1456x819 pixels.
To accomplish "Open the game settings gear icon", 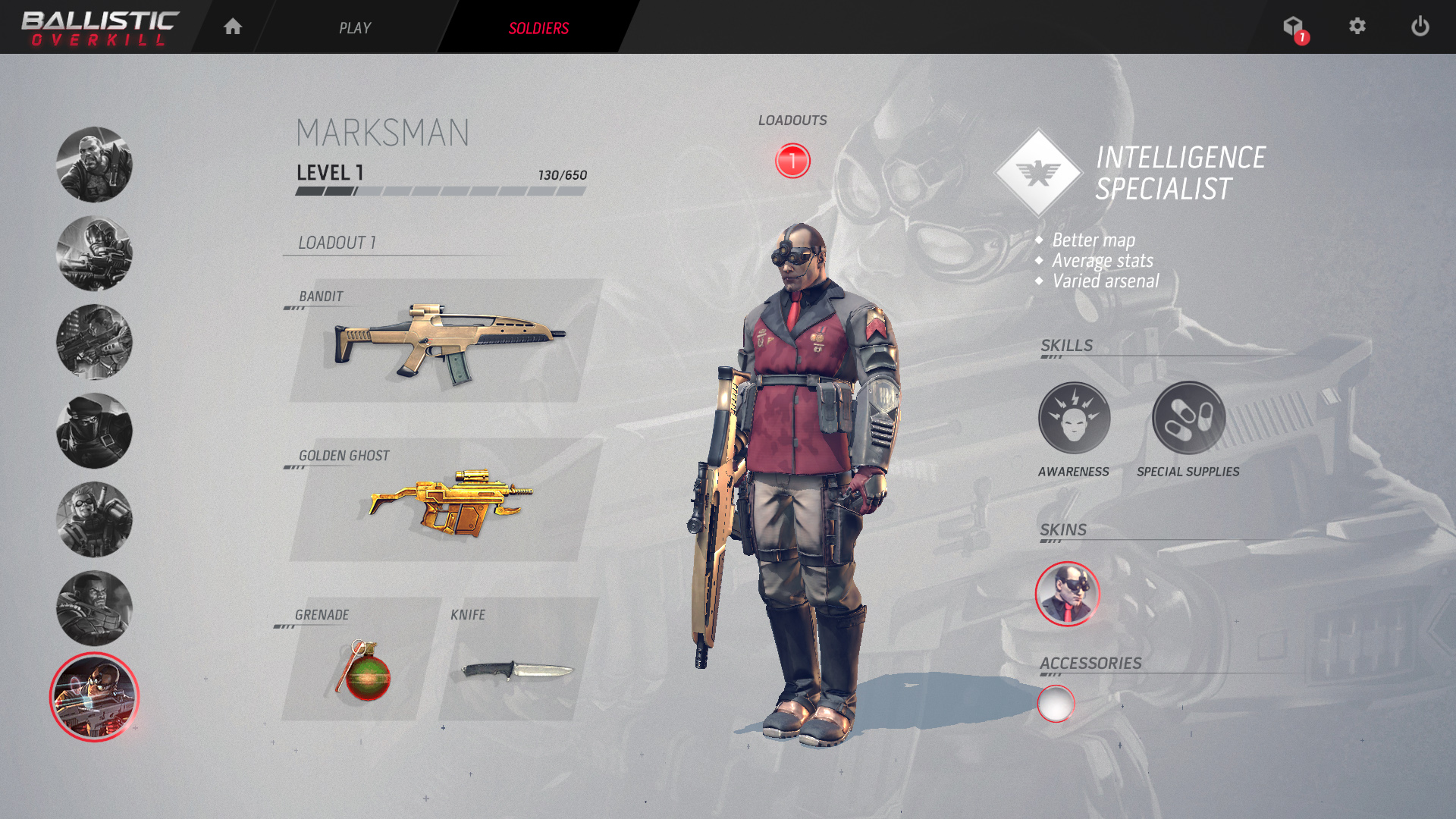I will coord(1357,27).
